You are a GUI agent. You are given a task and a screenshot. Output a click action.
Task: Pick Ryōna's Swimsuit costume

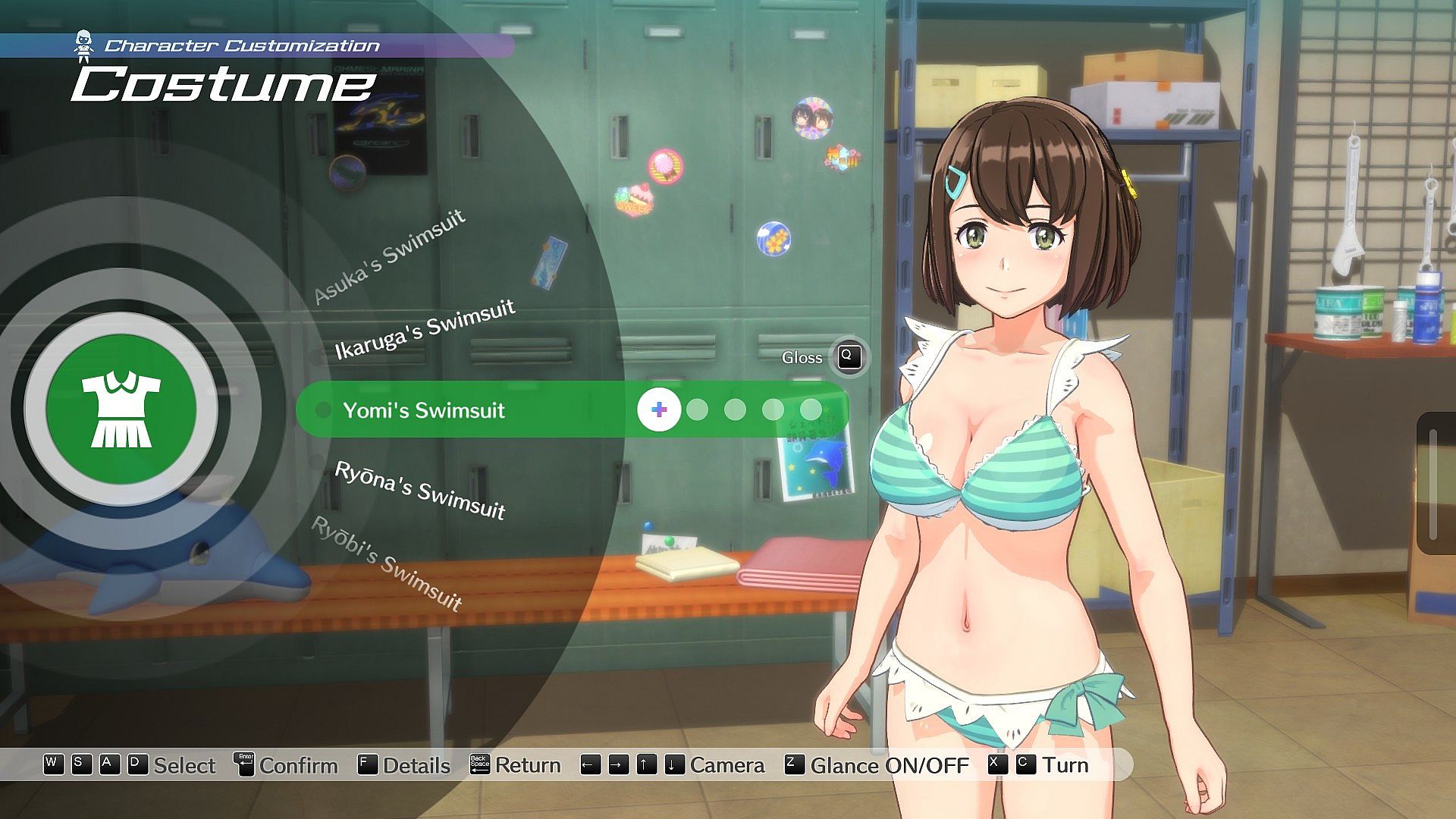pyautogui.click(x=420, y=490)
